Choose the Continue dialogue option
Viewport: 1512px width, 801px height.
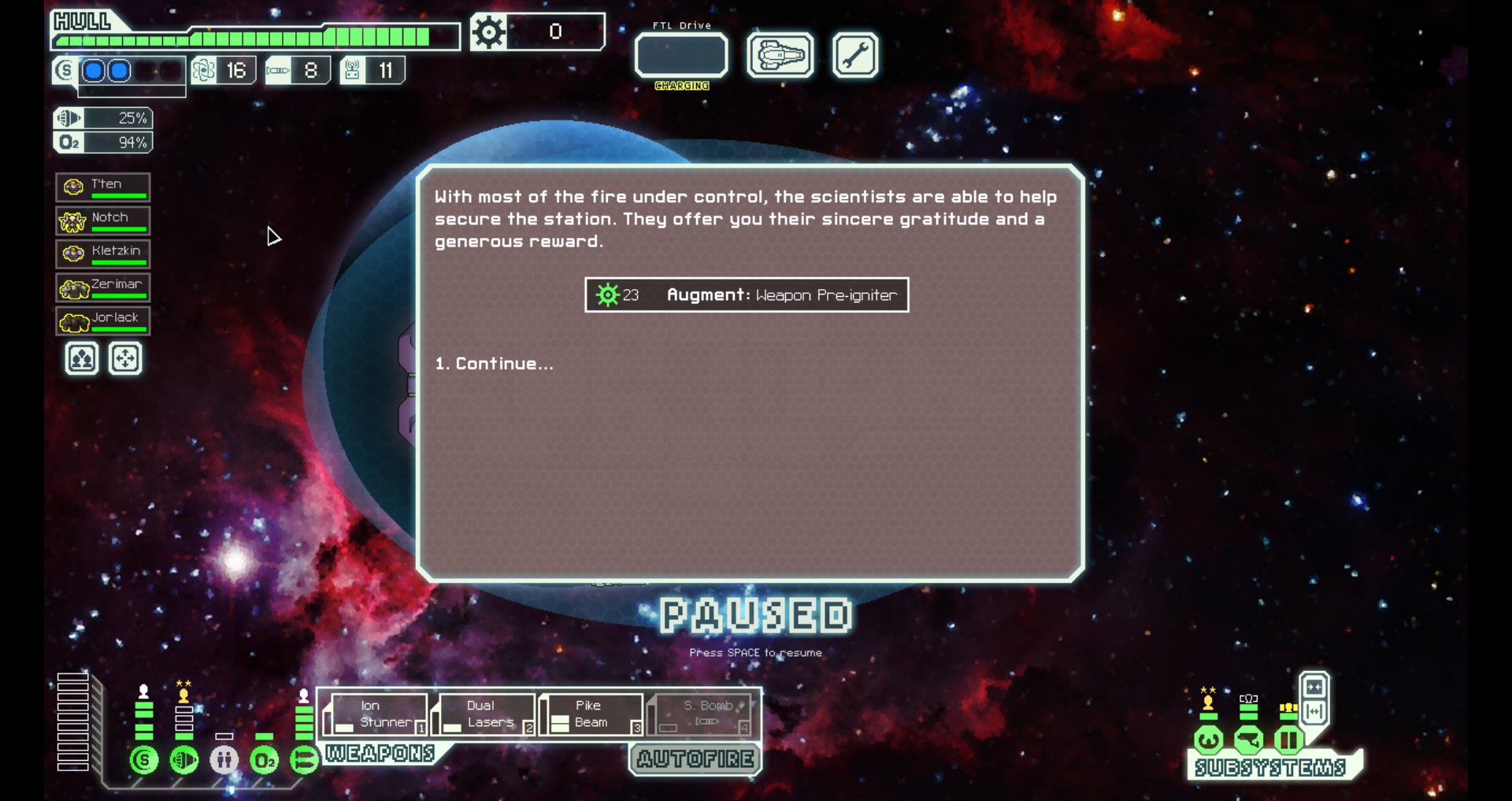click(495, 364)
